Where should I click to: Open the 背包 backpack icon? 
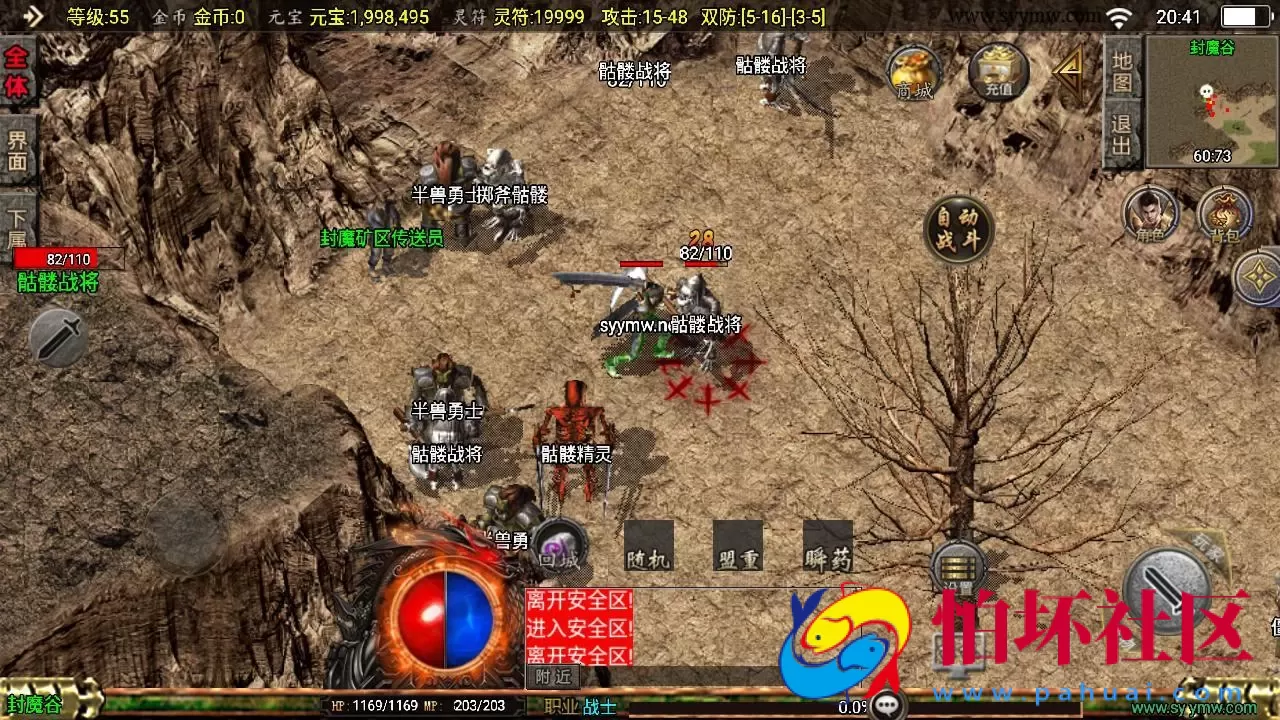(x=1227, y=215)
